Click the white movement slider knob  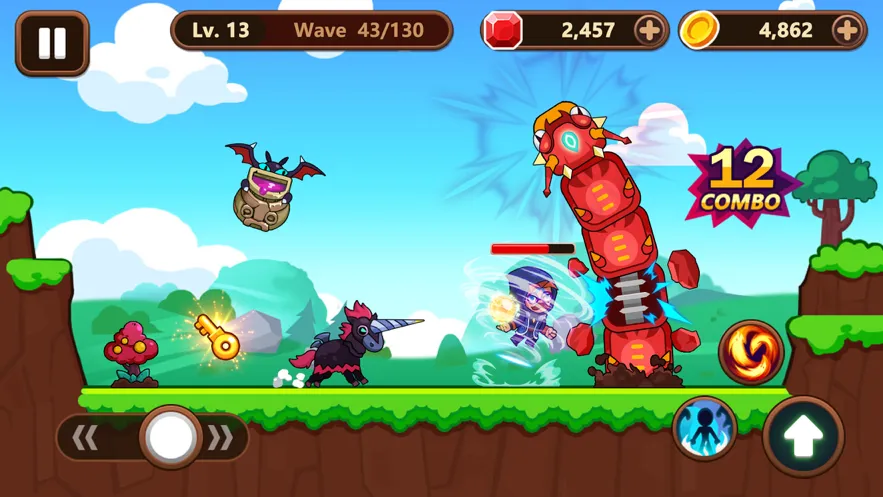tap(170, 437)
